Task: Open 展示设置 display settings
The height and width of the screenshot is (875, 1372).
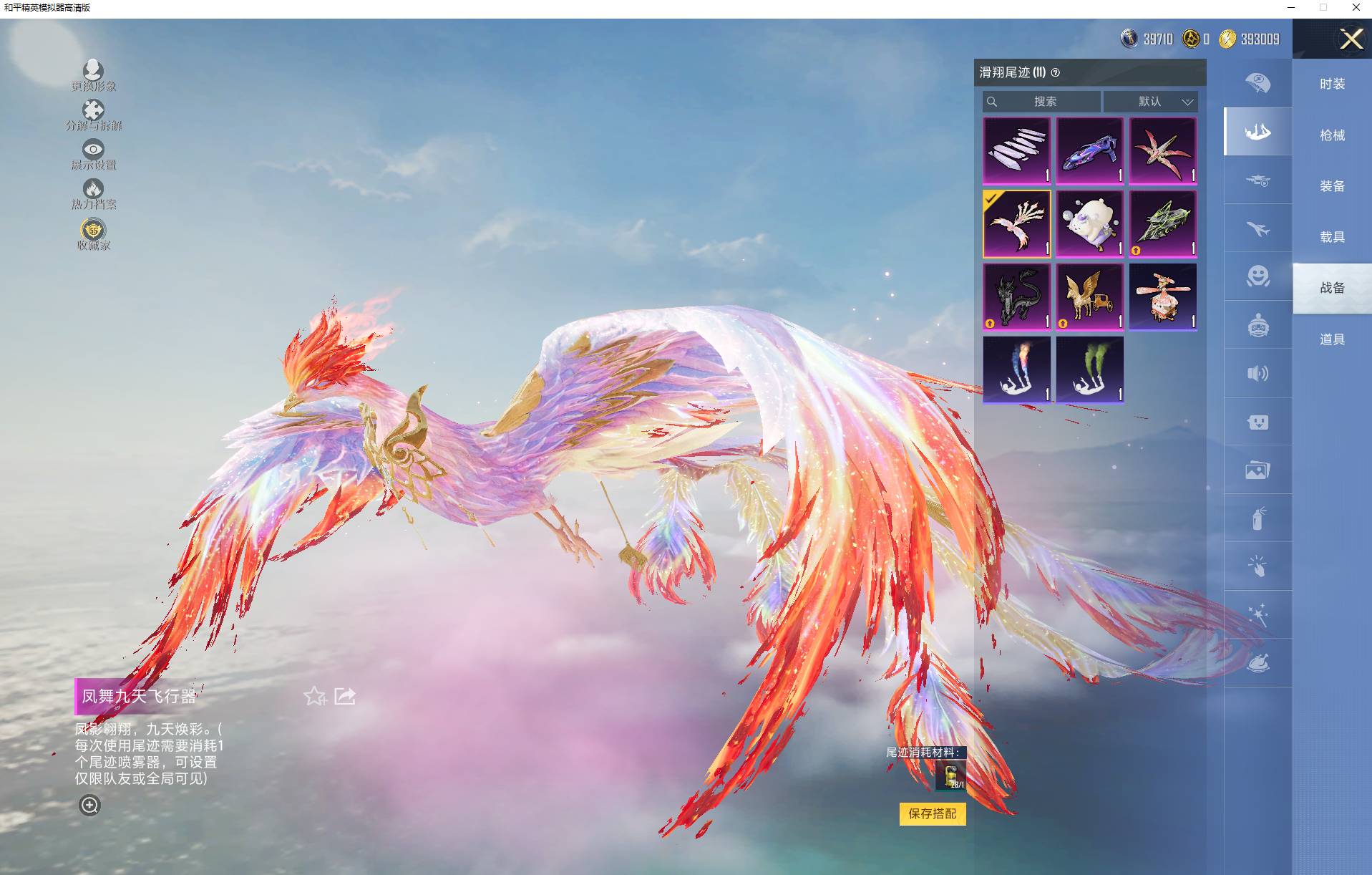Action: pos(93,153)
